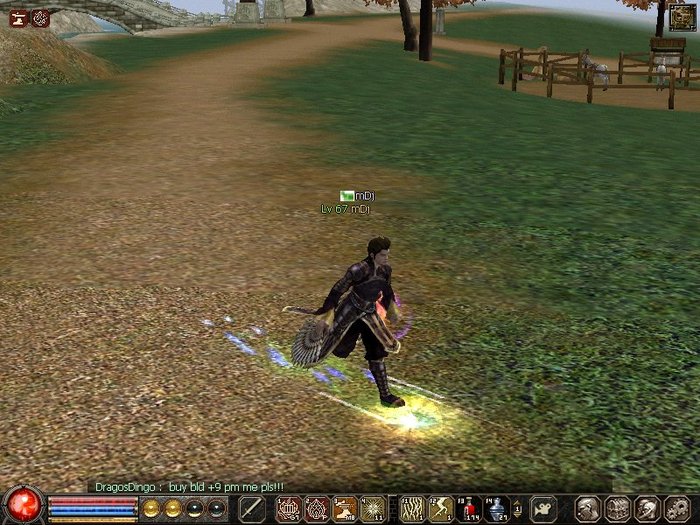Click DragosDingo's chat message
Image resolution: width=700 pixels, height=525 pixels.
click(192, 487)
